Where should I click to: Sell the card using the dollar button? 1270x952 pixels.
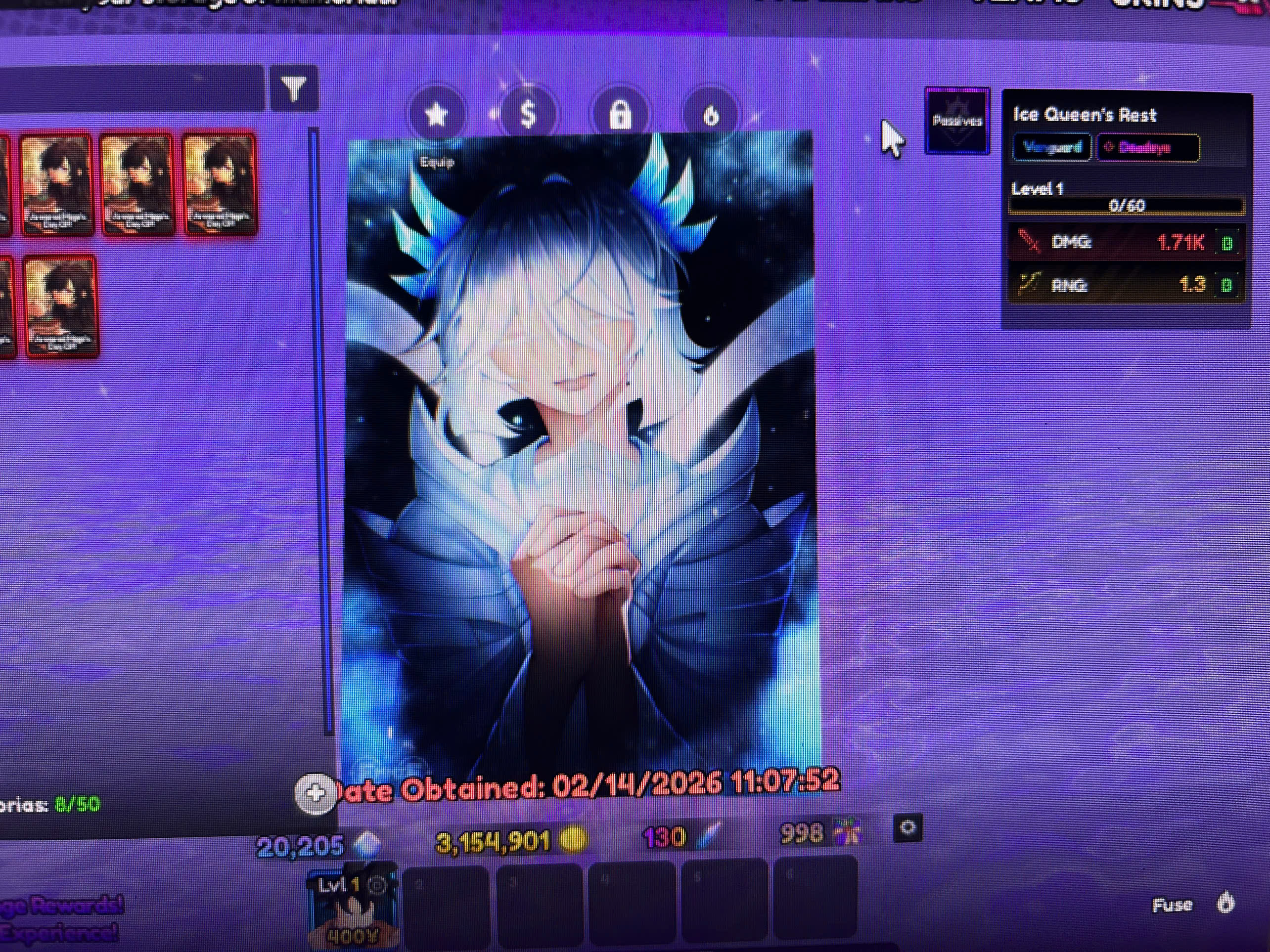[x=528, y=114]
